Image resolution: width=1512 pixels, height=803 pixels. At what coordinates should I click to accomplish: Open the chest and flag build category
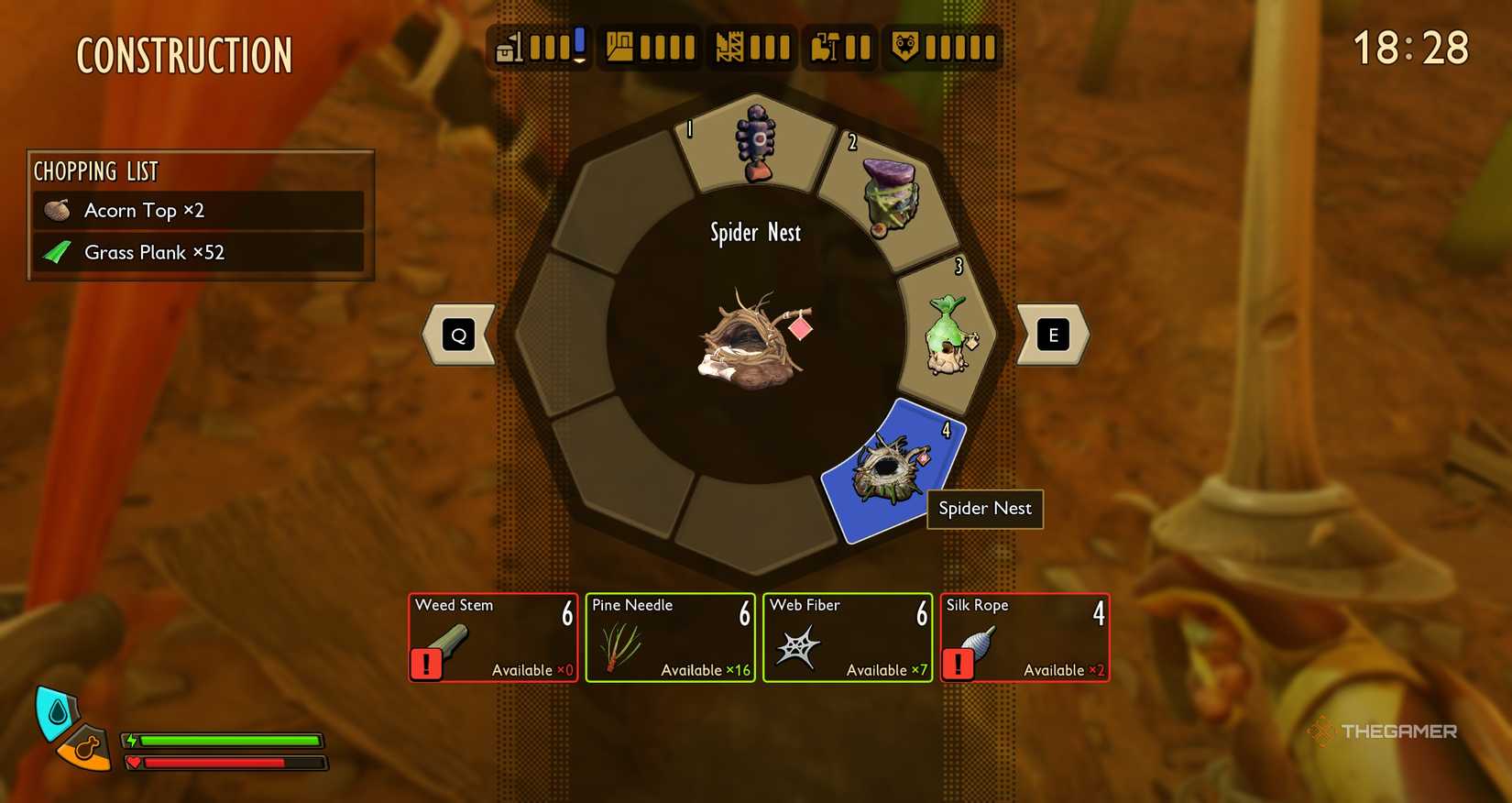541,47
